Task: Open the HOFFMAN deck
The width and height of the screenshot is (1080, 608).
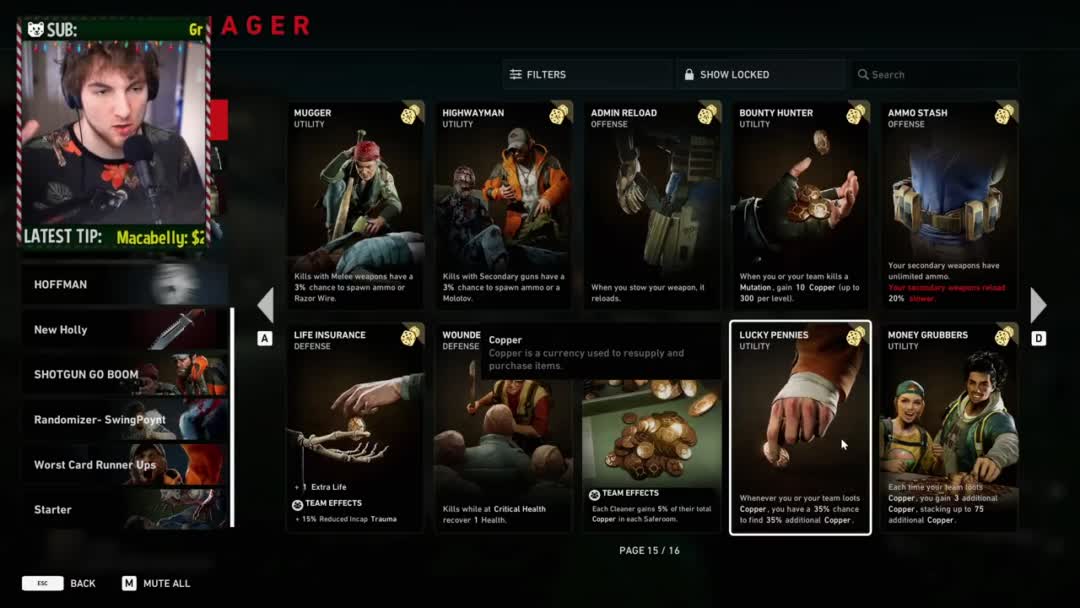Action: coord(125,285)
